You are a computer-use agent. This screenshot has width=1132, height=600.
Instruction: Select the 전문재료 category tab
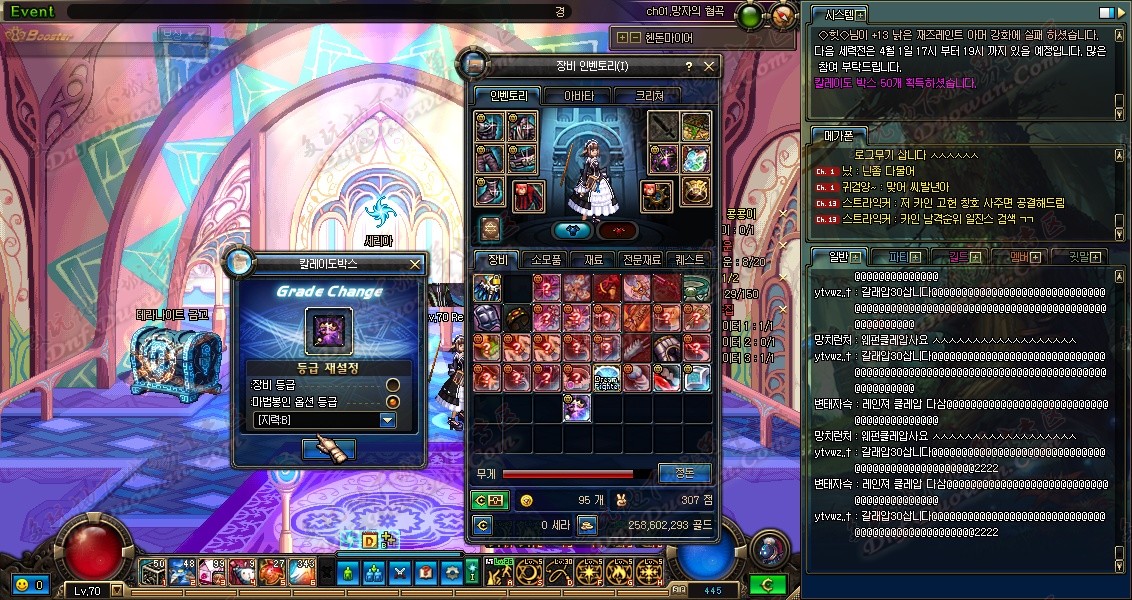(640, 259)
